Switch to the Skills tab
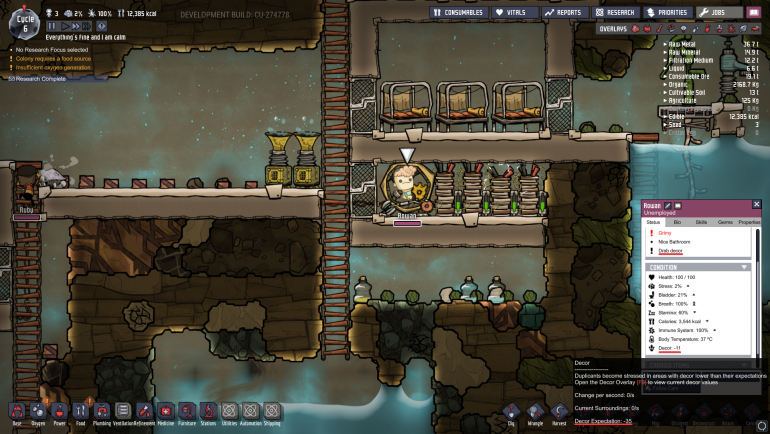770x434 pixels. point(701,221)
